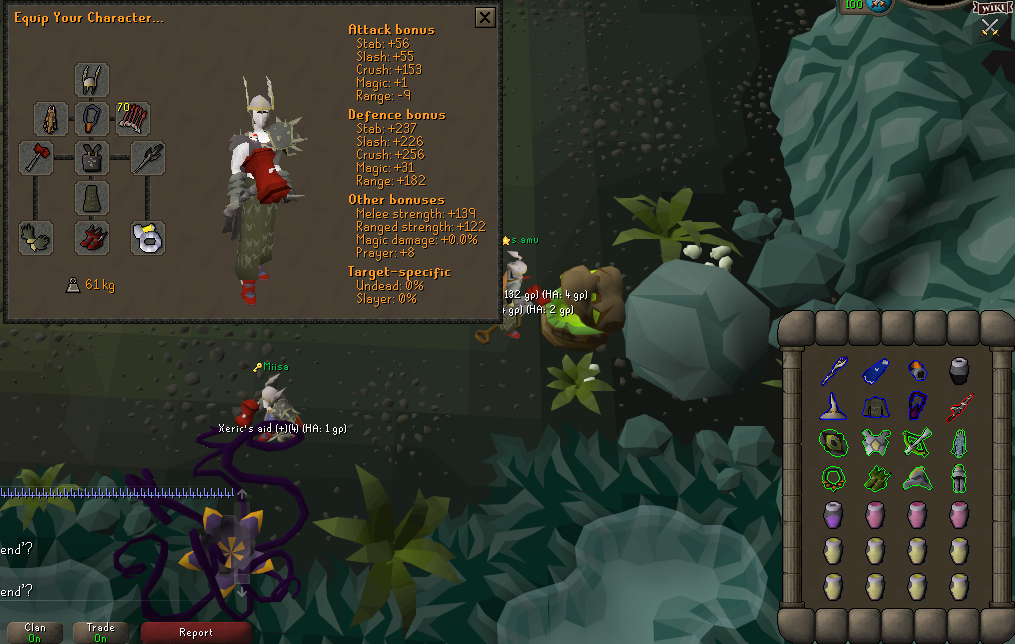Open the Report button
The height and width of the screenshot is (644, 1015).
tap(196, 632)
